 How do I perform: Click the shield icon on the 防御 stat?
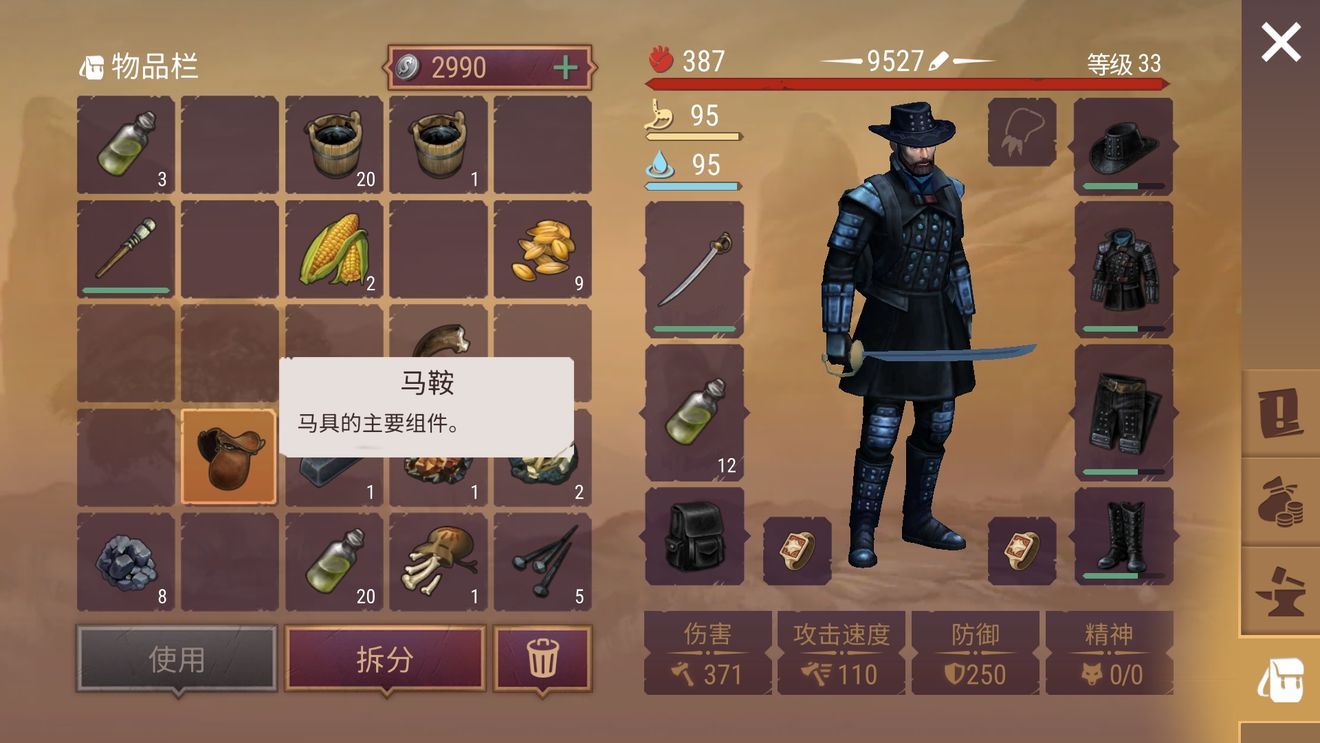(x=953, y=673)
